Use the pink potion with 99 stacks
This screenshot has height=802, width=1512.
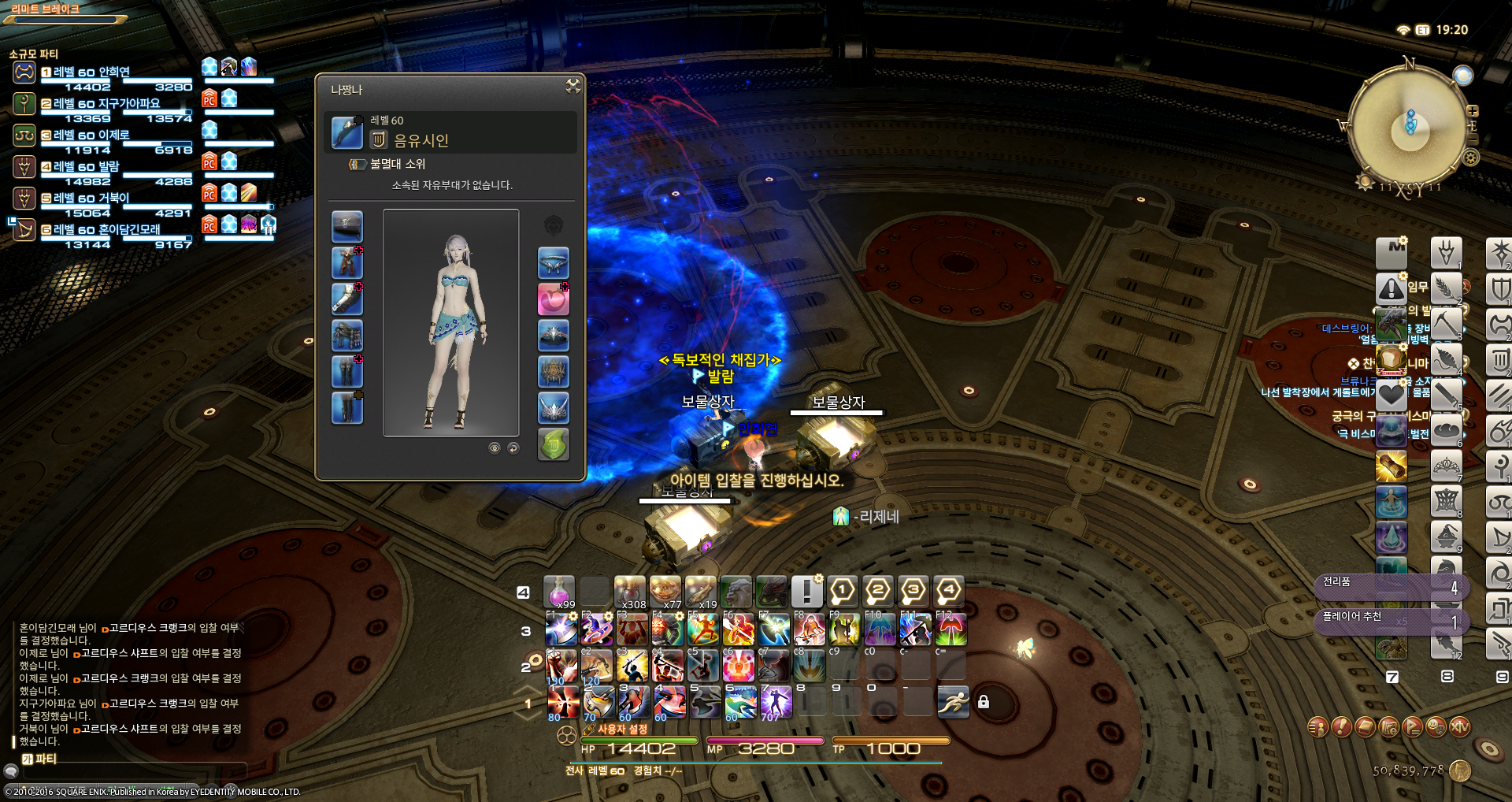tap(559, 592)
